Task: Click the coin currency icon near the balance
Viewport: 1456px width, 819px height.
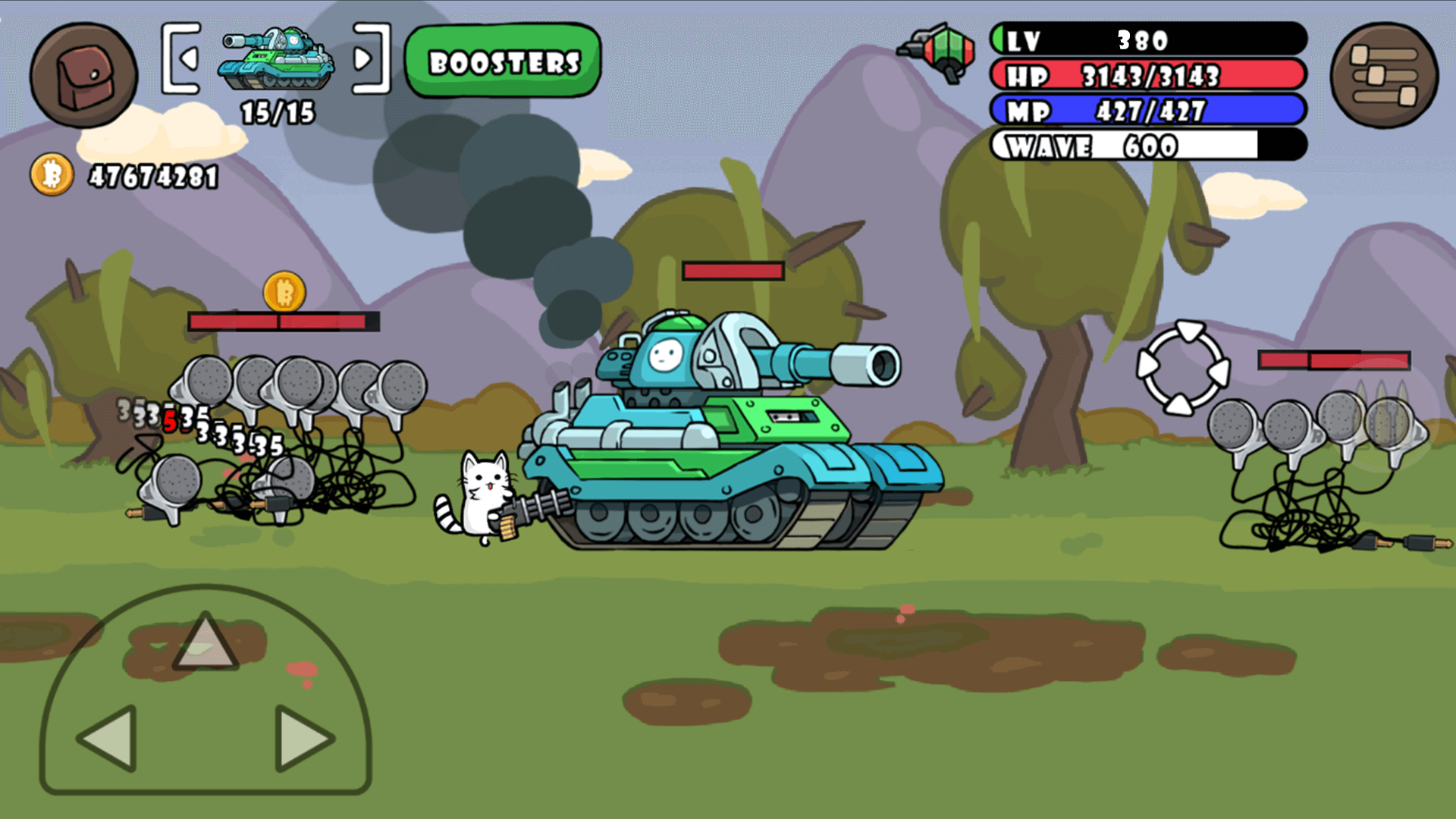Action: click(51, 176)
